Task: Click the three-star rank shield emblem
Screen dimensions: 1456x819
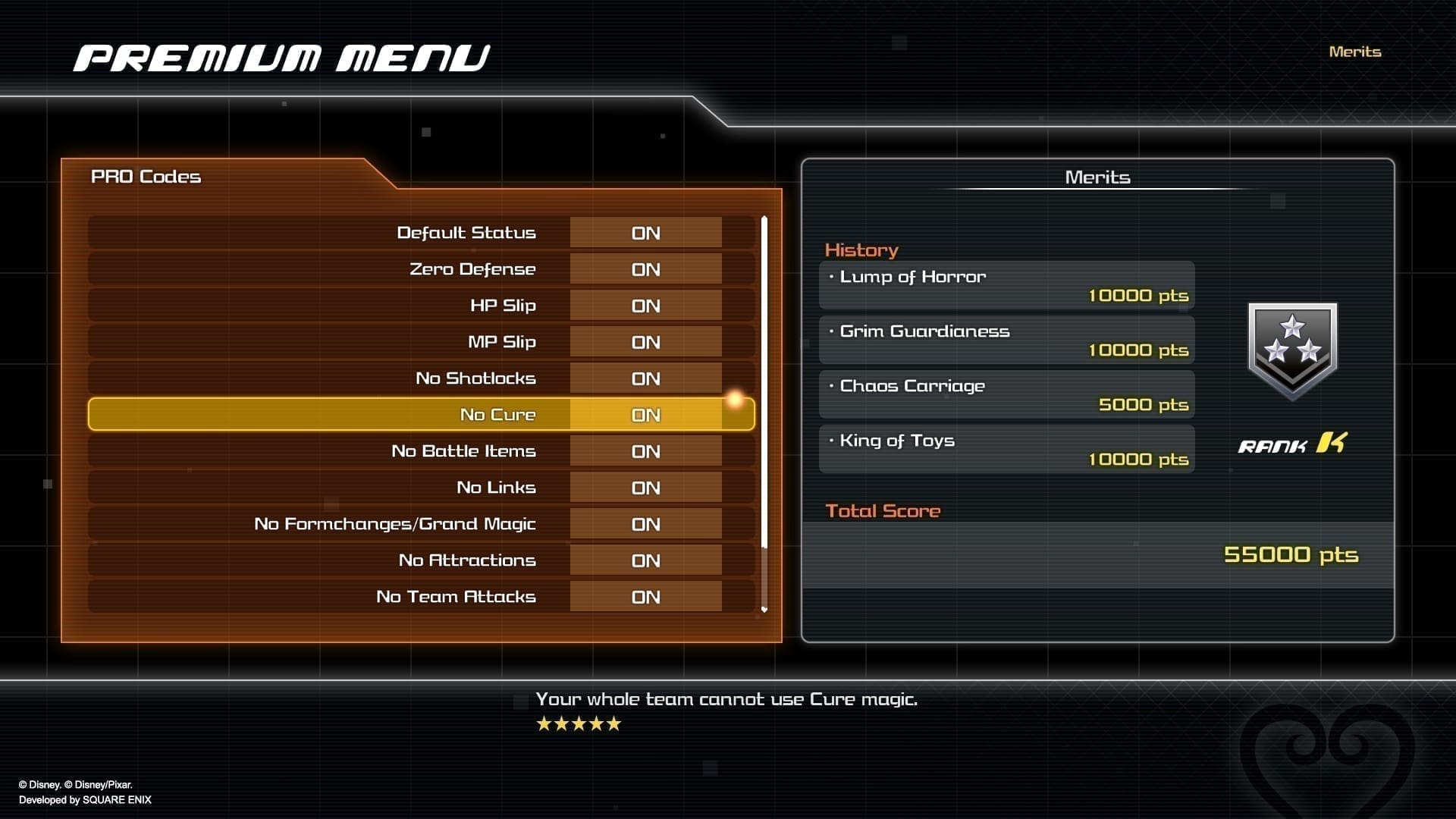Action: (x=1292, y=350)
